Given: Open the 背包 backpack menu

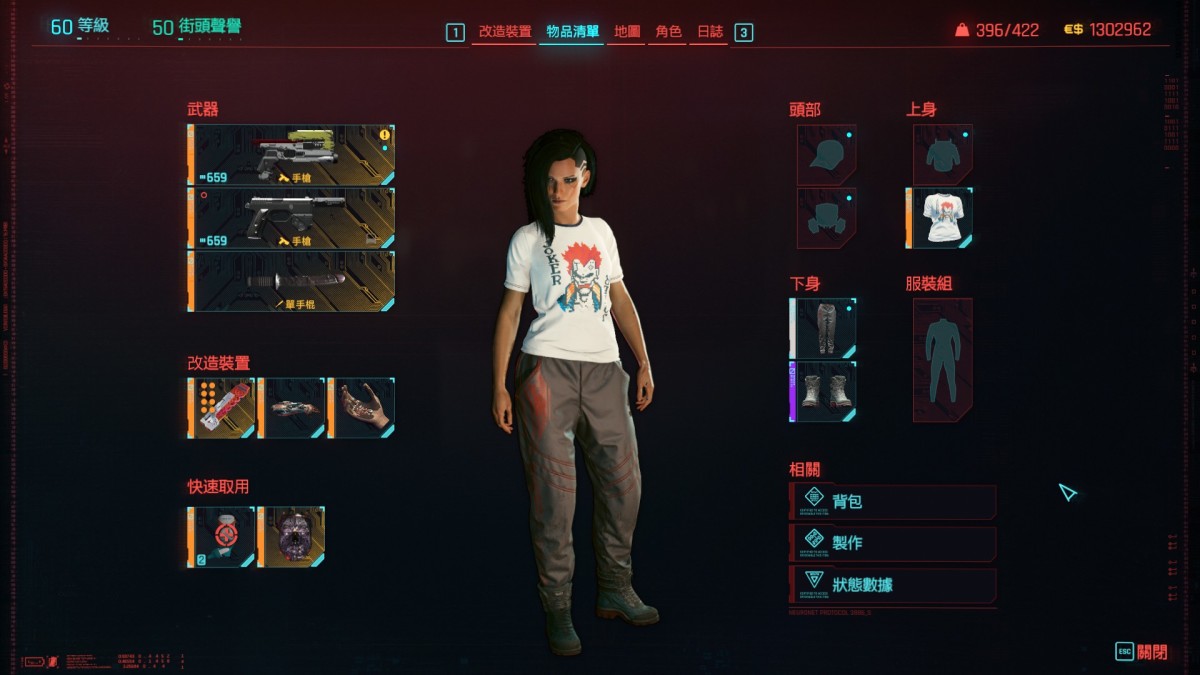Looking at the screenshot, I should (893, 502).
